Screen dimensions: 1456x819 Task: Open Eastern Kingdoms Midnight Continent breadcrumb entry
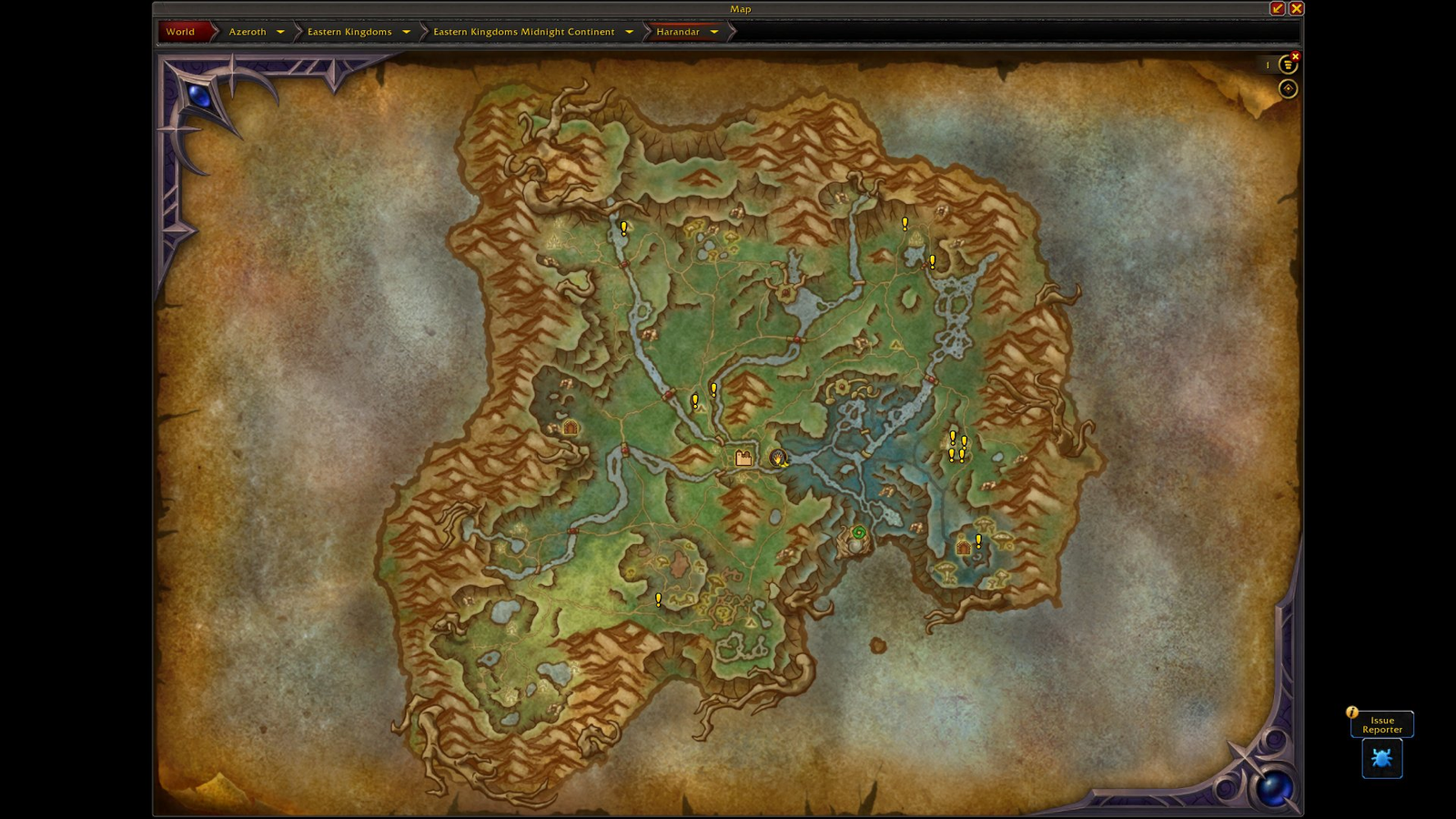point(524,31)
